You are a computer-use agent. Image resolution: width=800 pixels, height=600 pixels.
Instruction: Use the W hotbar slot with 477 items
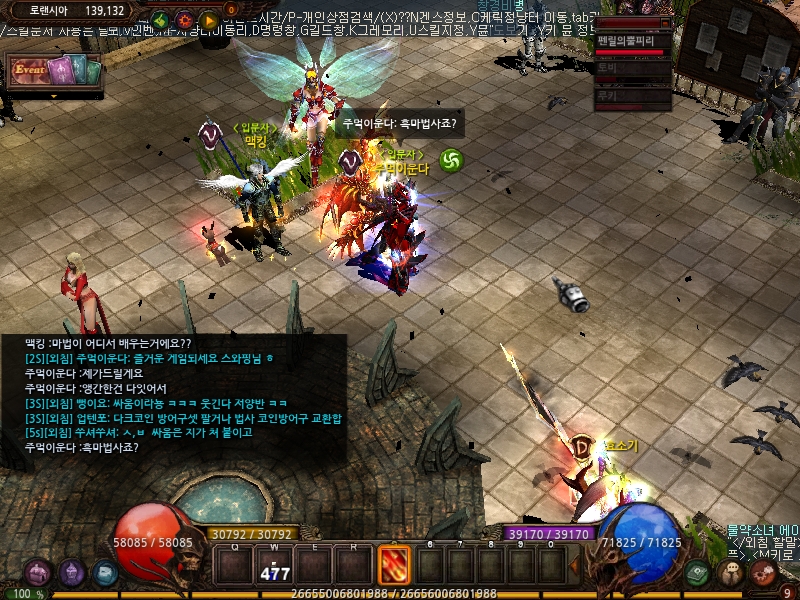(274, 565)
